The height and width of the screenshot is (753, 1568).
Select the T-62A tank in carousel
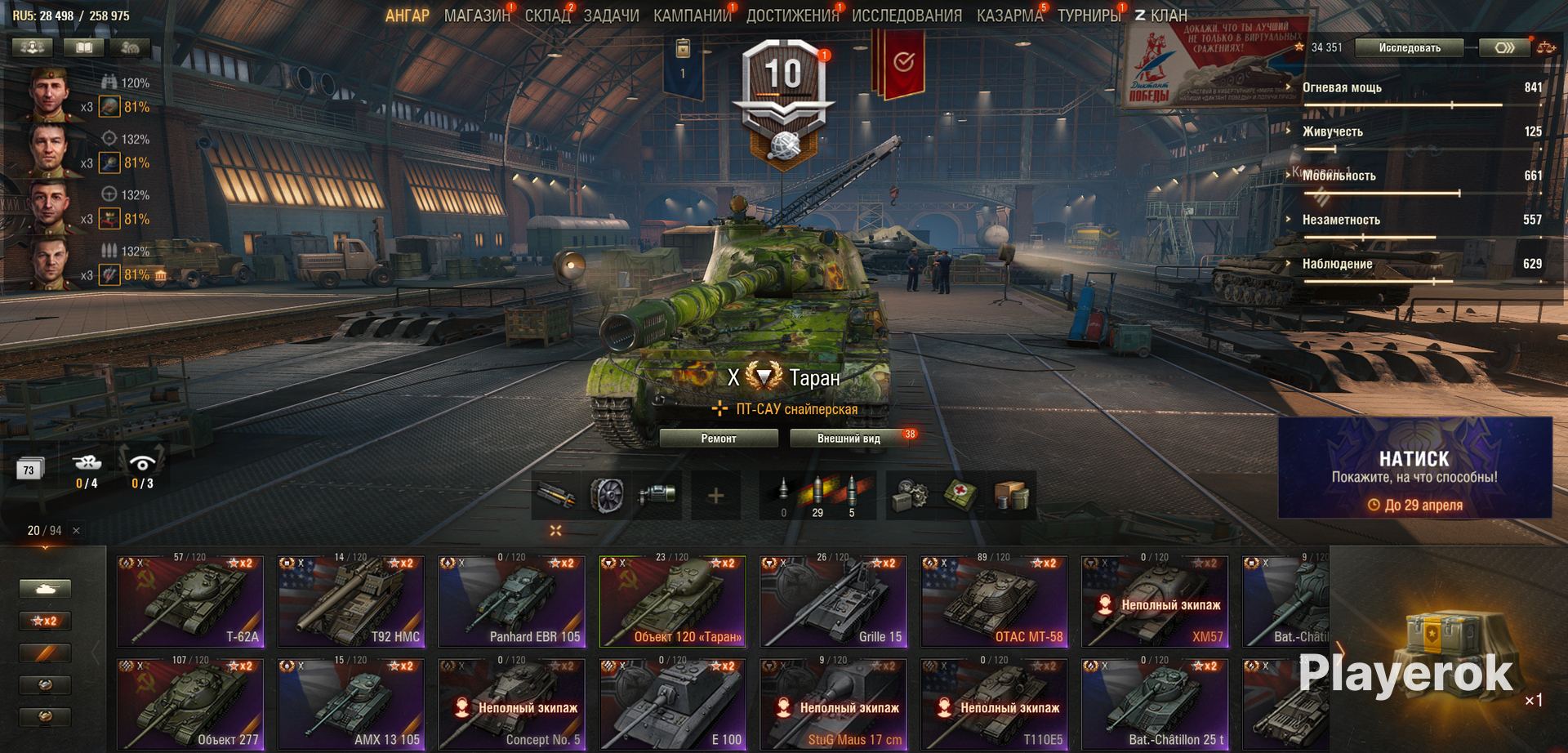[x=190, y=602]
